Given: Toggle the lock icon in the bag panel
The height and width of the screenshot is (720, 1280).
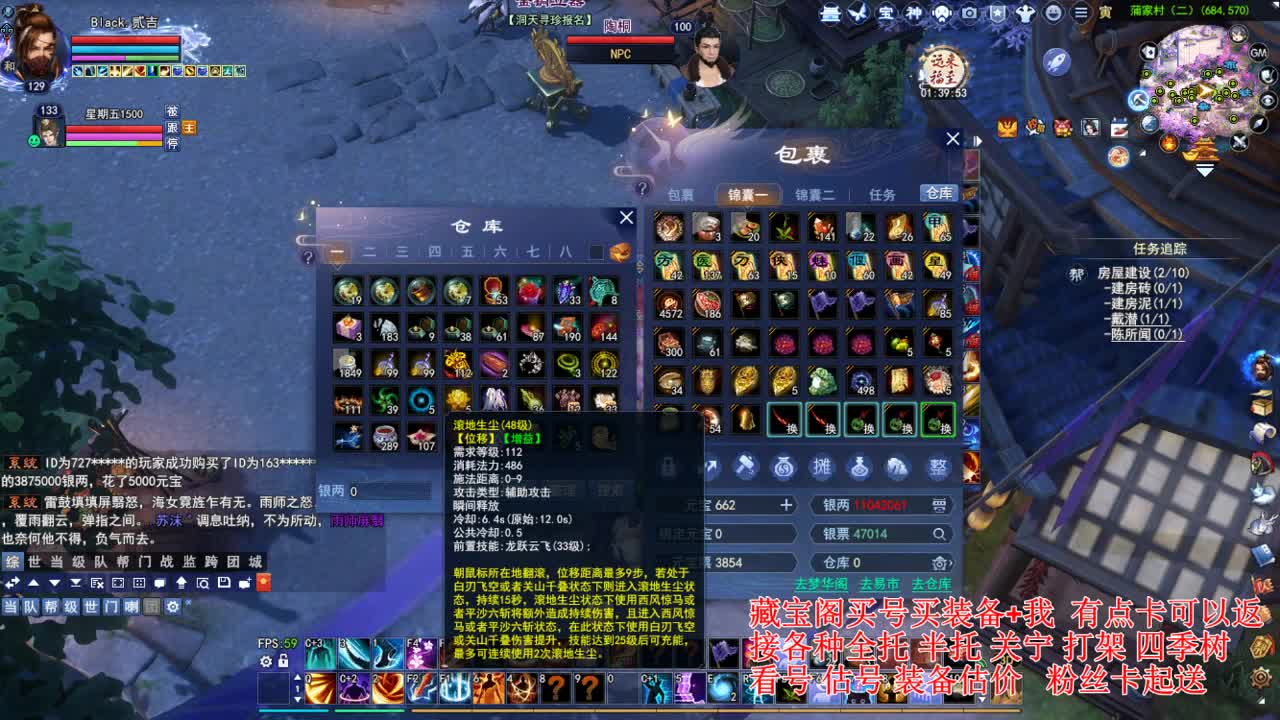Looking at the screenshot, I should (x=668, y=464).
